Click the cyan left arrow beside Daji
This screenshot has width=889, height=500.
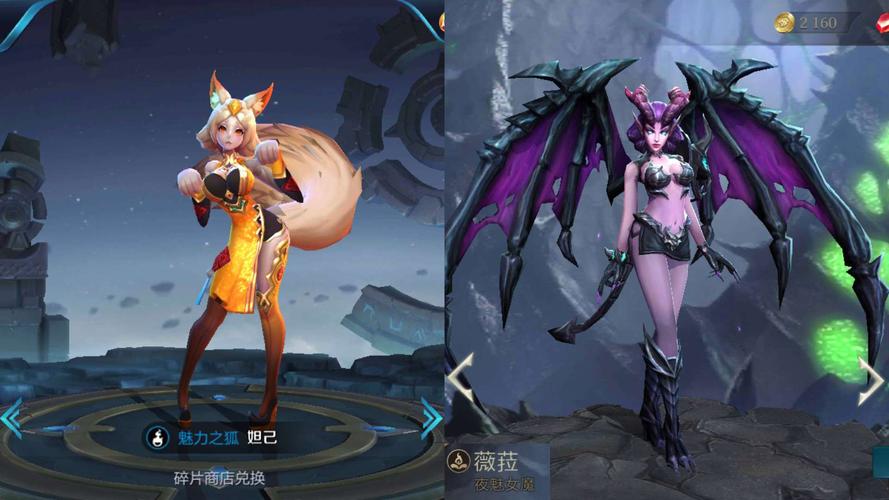pos(11,418)
